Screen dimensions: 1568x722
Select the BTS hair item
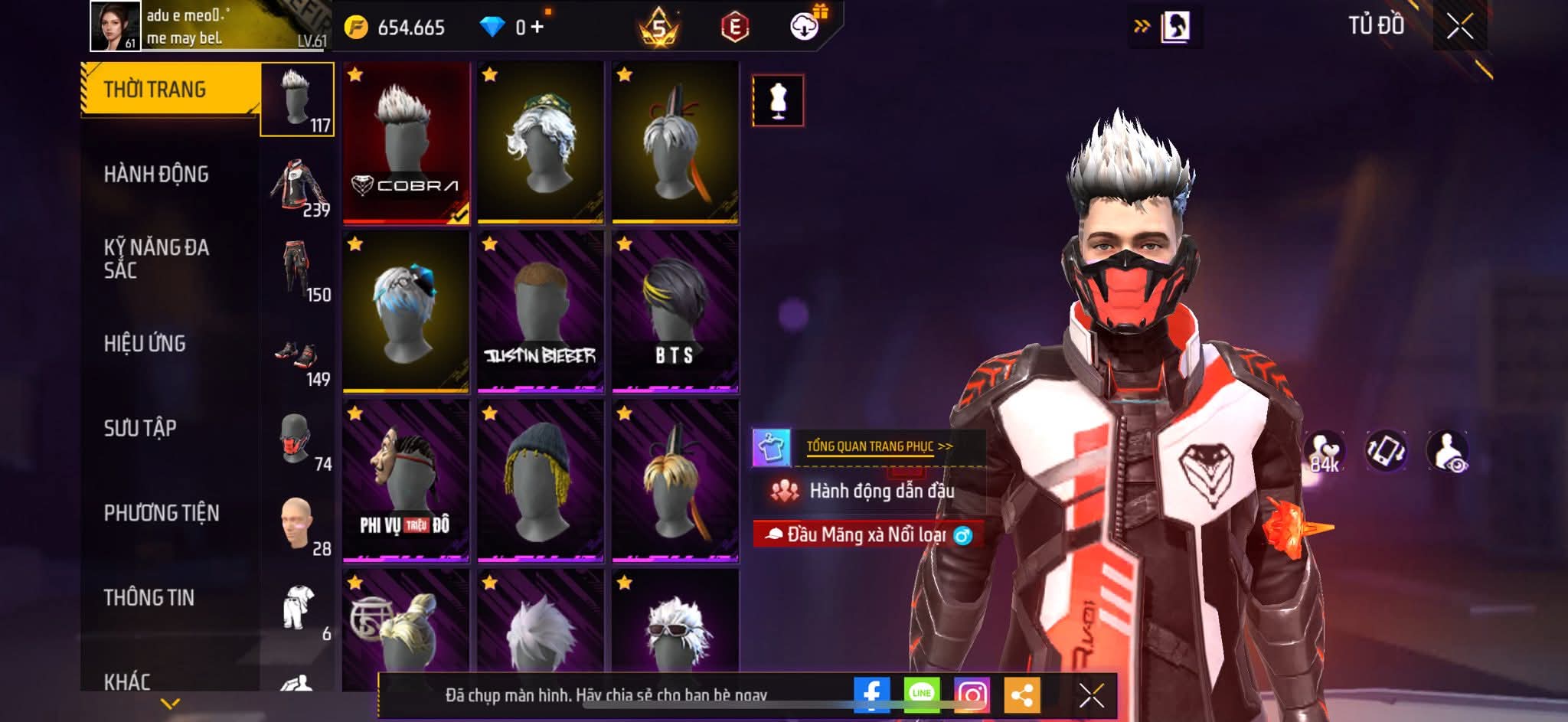point(675,312)
